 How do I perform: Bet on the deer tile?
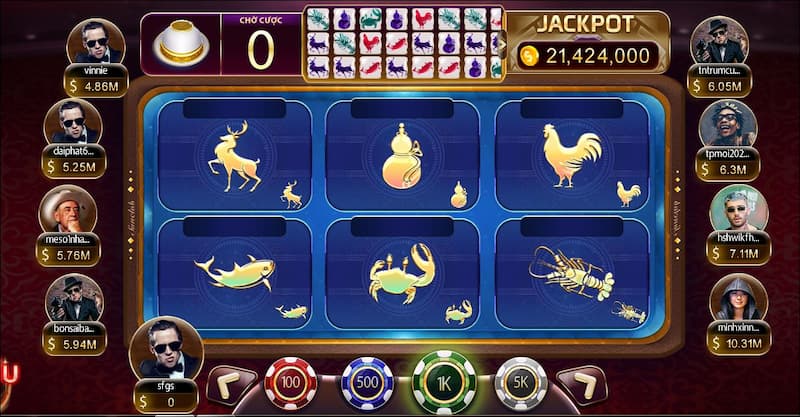click(x=234, y=155)
